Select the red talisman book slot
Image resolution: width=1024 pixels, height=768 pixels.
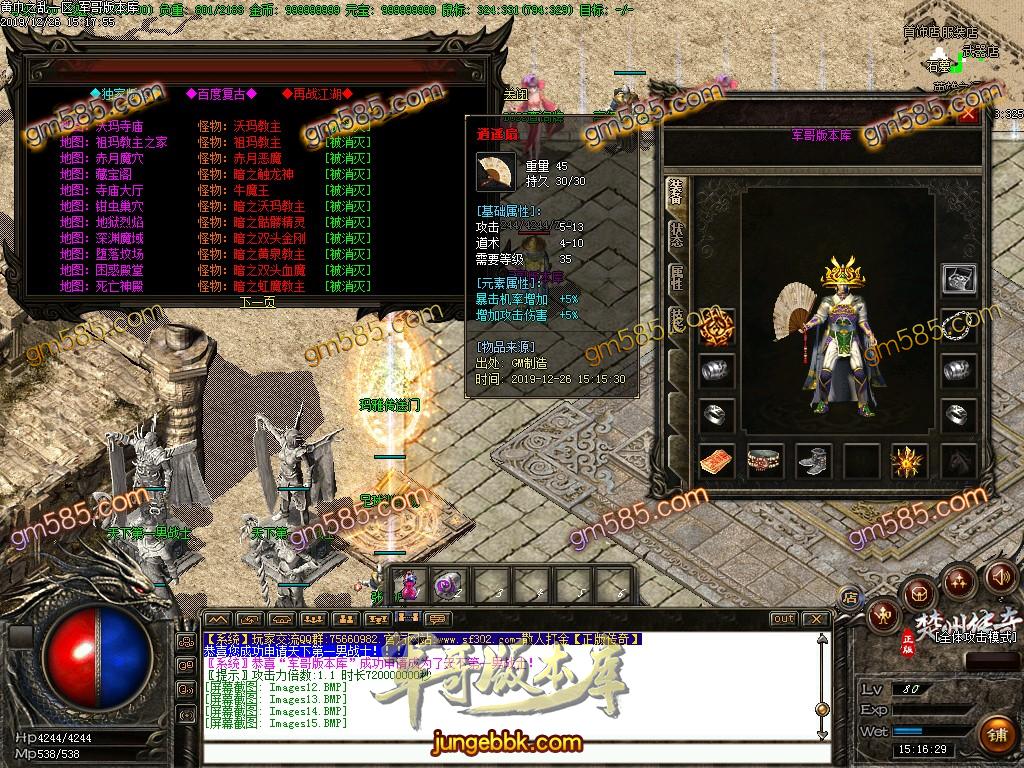point(717,461)
